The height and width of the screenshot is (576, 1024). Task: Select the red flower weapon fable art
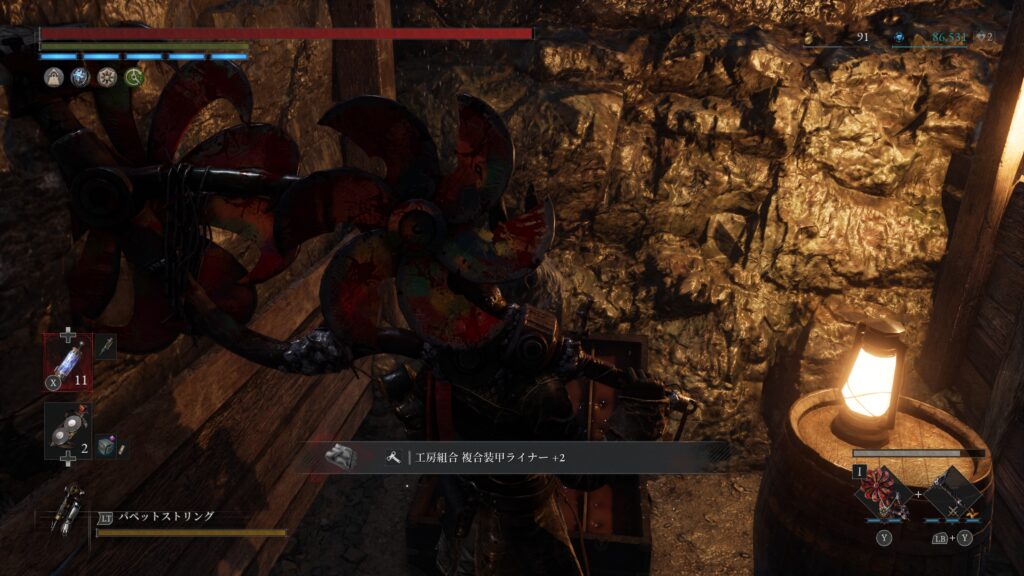coord(883,493)
